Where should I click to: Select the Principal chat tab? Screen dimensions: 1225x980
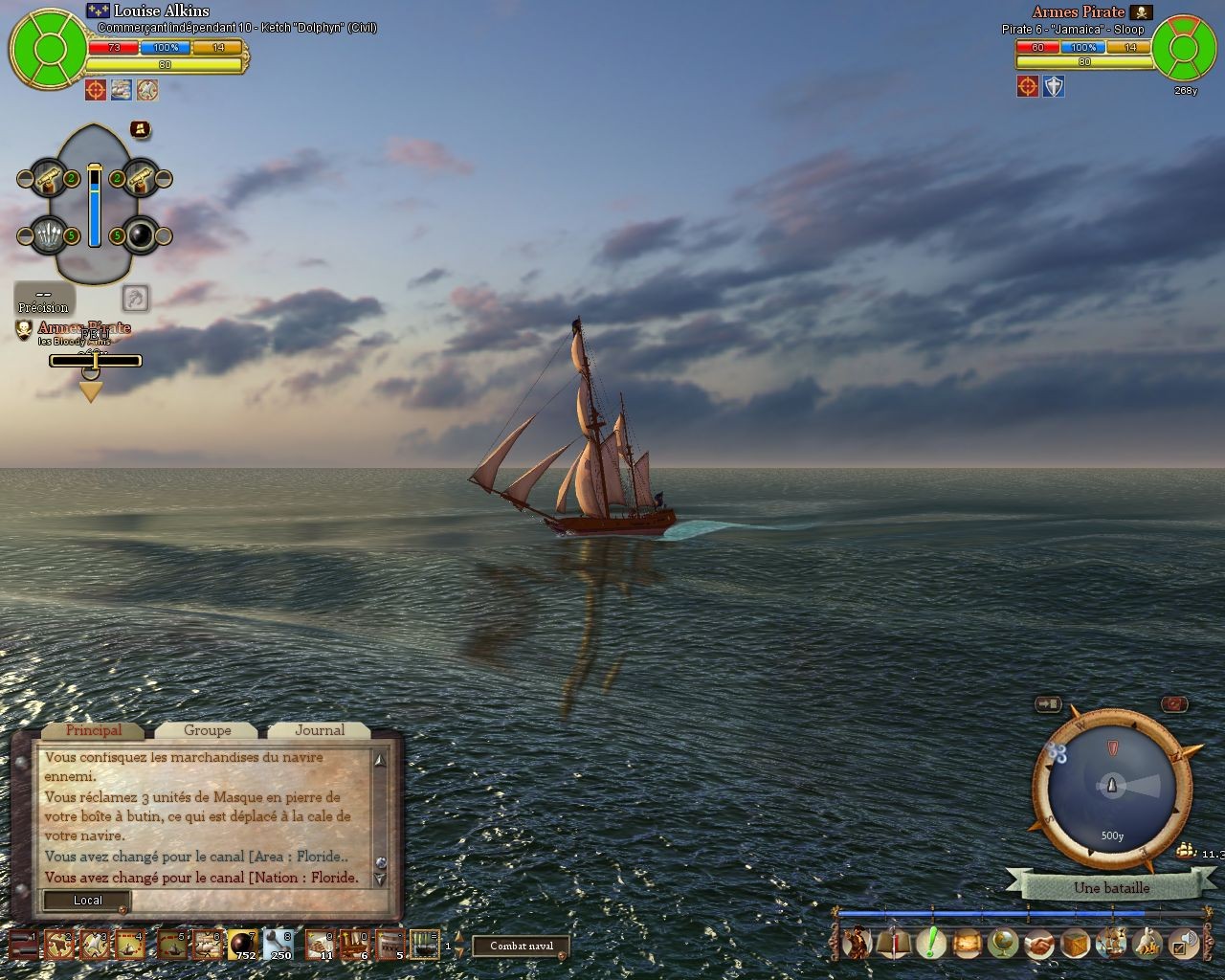94,730
